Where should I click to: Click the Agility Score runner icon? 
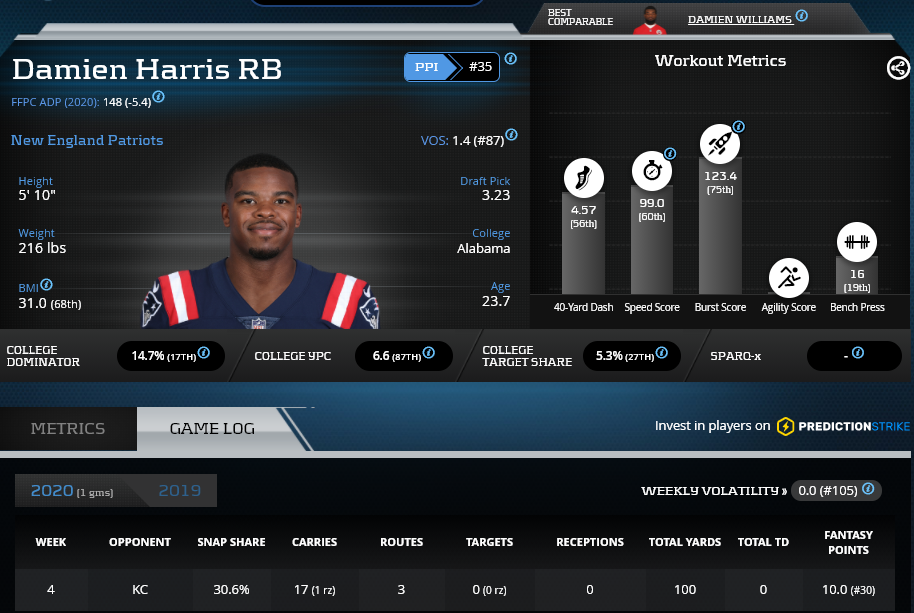point(788,278)
